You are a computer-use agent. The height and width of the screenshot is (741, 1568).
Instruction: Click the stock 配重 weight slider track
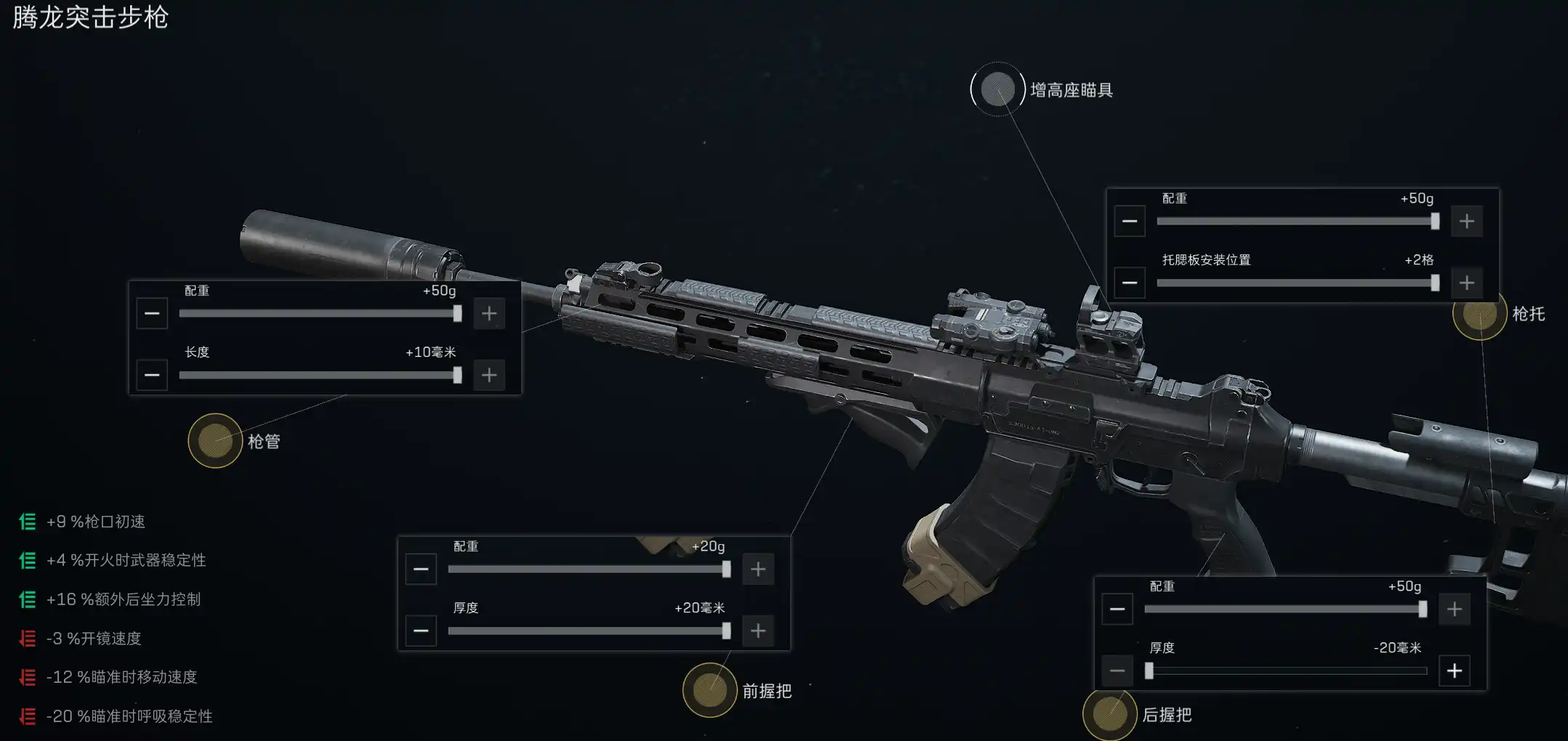(x=1295, y=222)
